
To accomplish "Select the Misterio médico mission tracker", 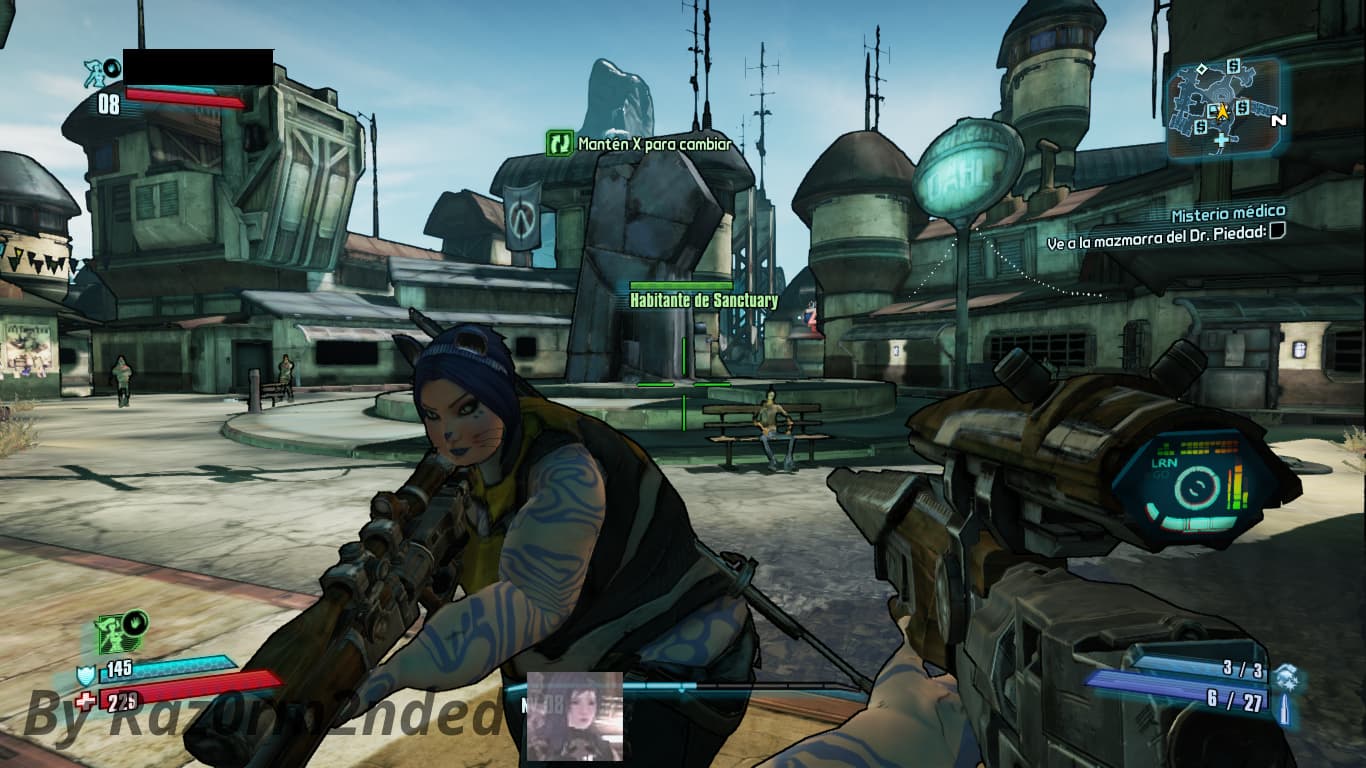I will [x=1228, y=212].
